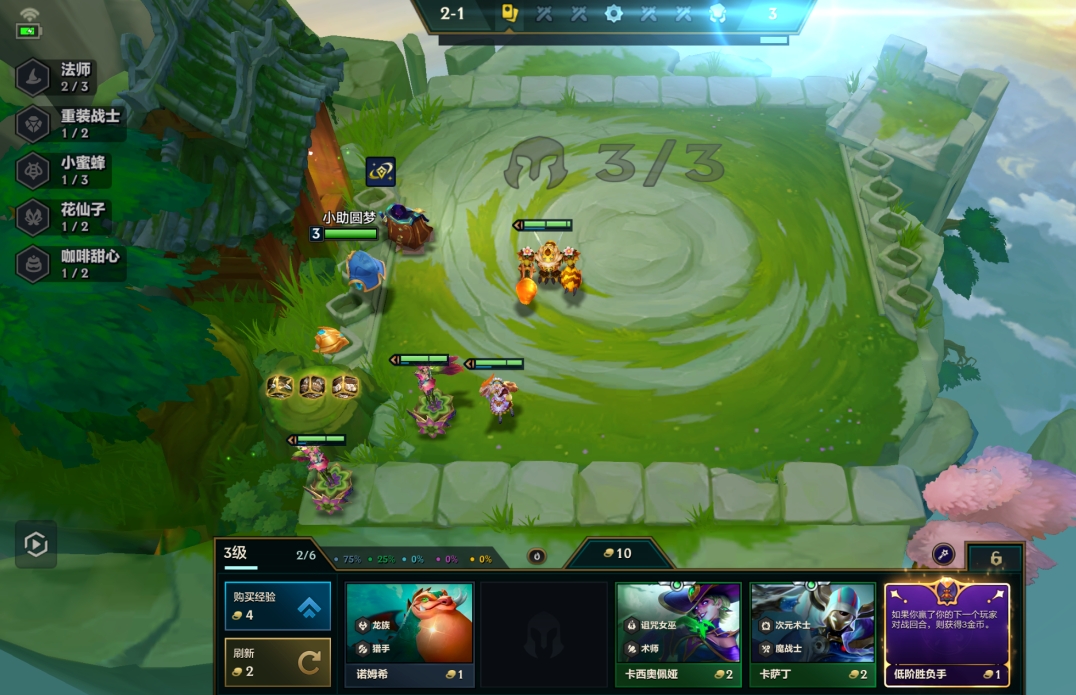This screenshot has width=1076, height=695.
Task: Tap the play-arrow button on left edge
Action: pos(36,544)
